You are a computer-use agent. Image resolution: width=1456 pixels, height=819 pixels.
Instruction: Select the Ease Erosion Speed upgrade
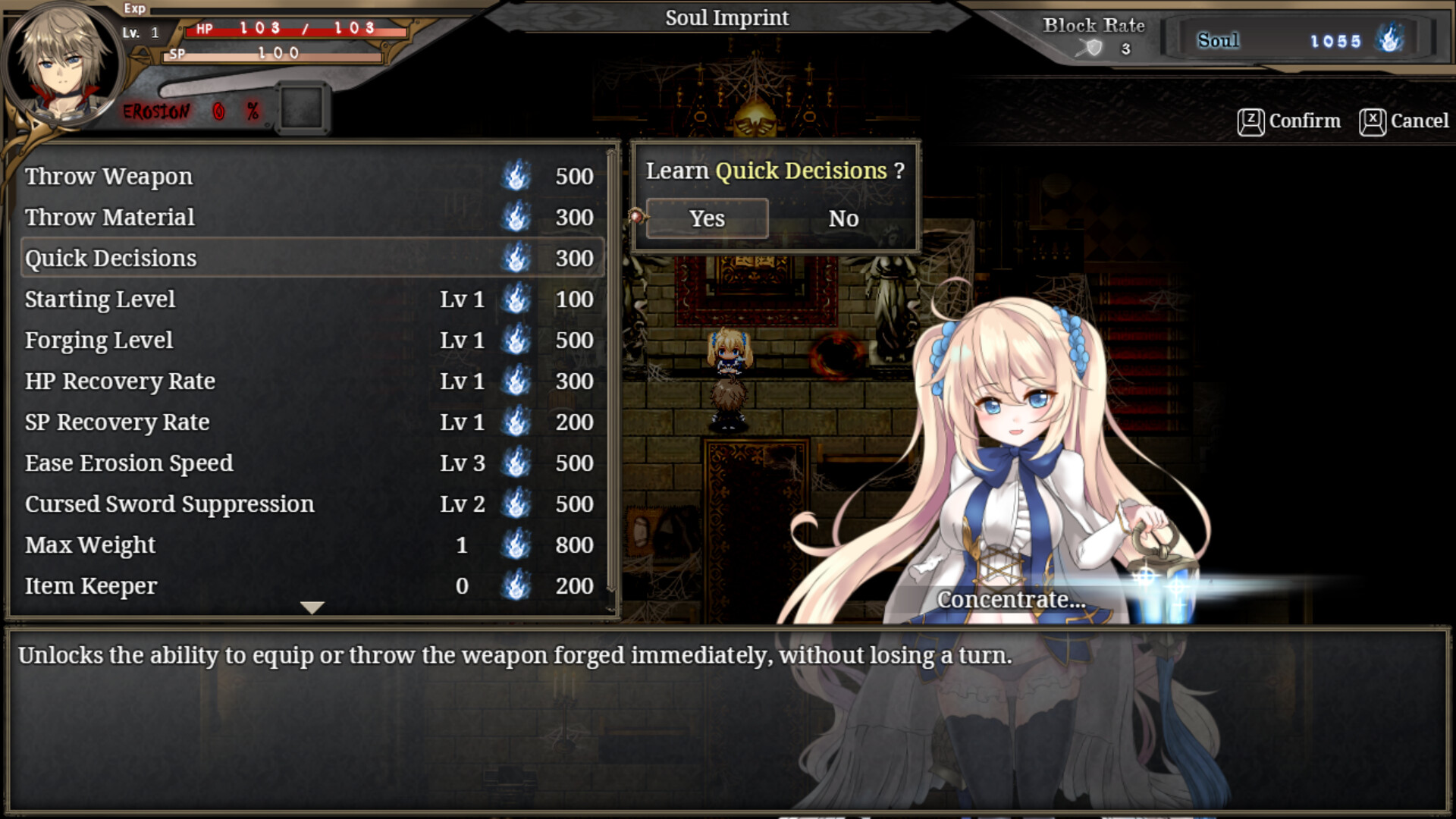click(x=128, y=463)
